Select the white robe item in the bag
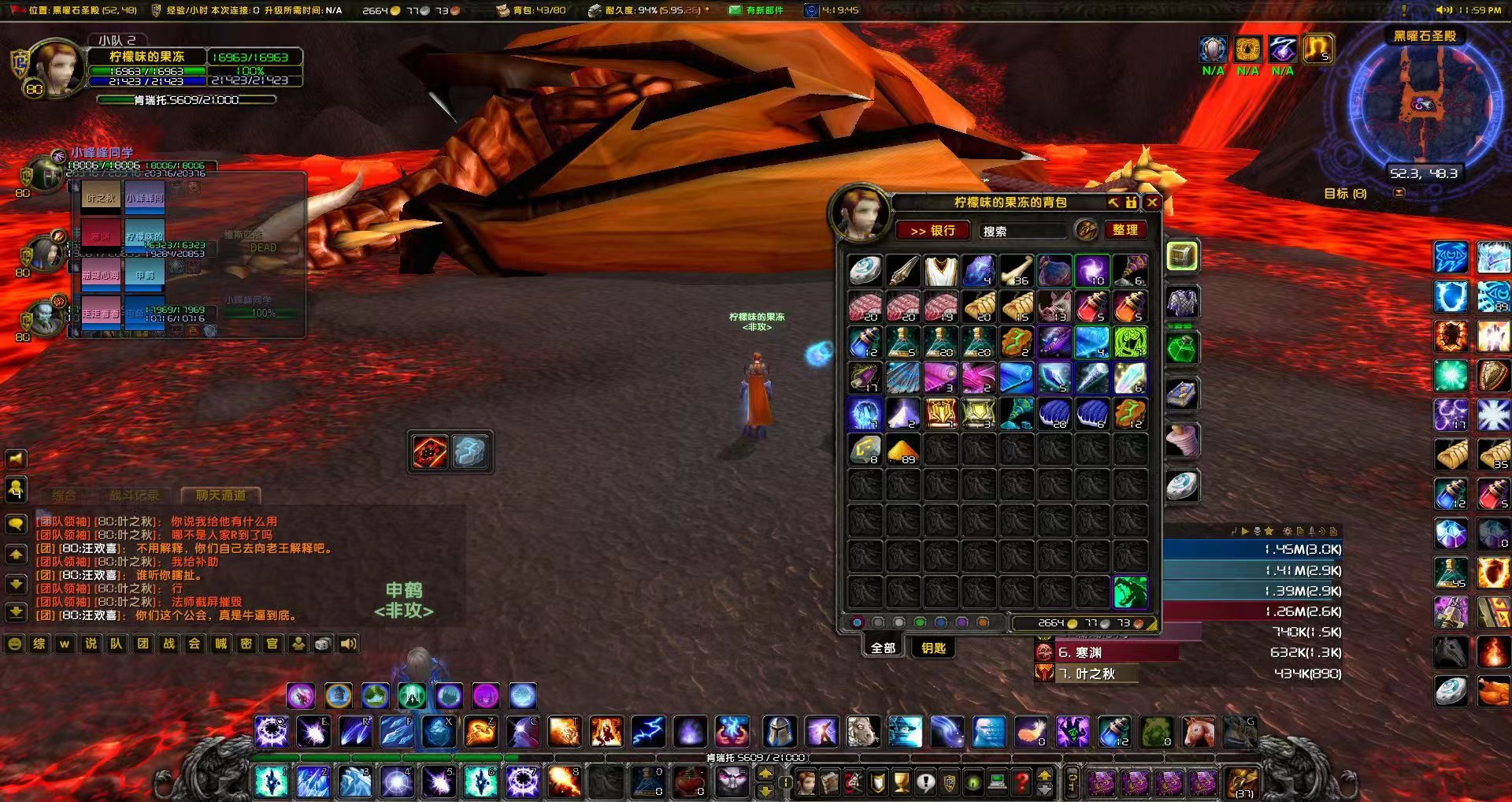Screen dimensions: 1512x802 [940, 271]
